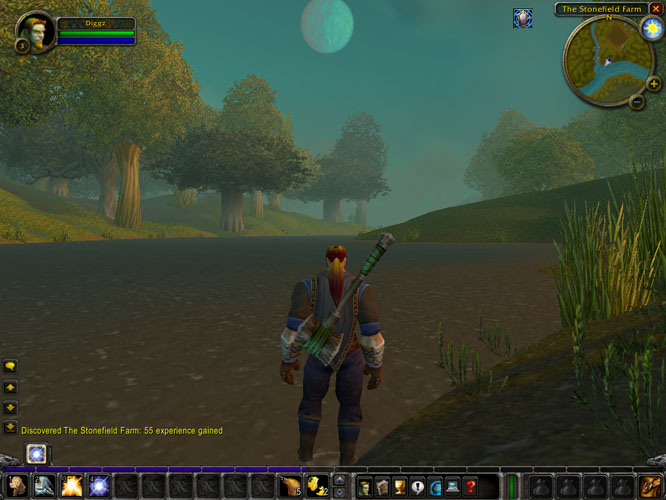Select the shield buff icon
The width and height of the screenshot is (666, 500).
pyautogui.click(x=522, y=18)
